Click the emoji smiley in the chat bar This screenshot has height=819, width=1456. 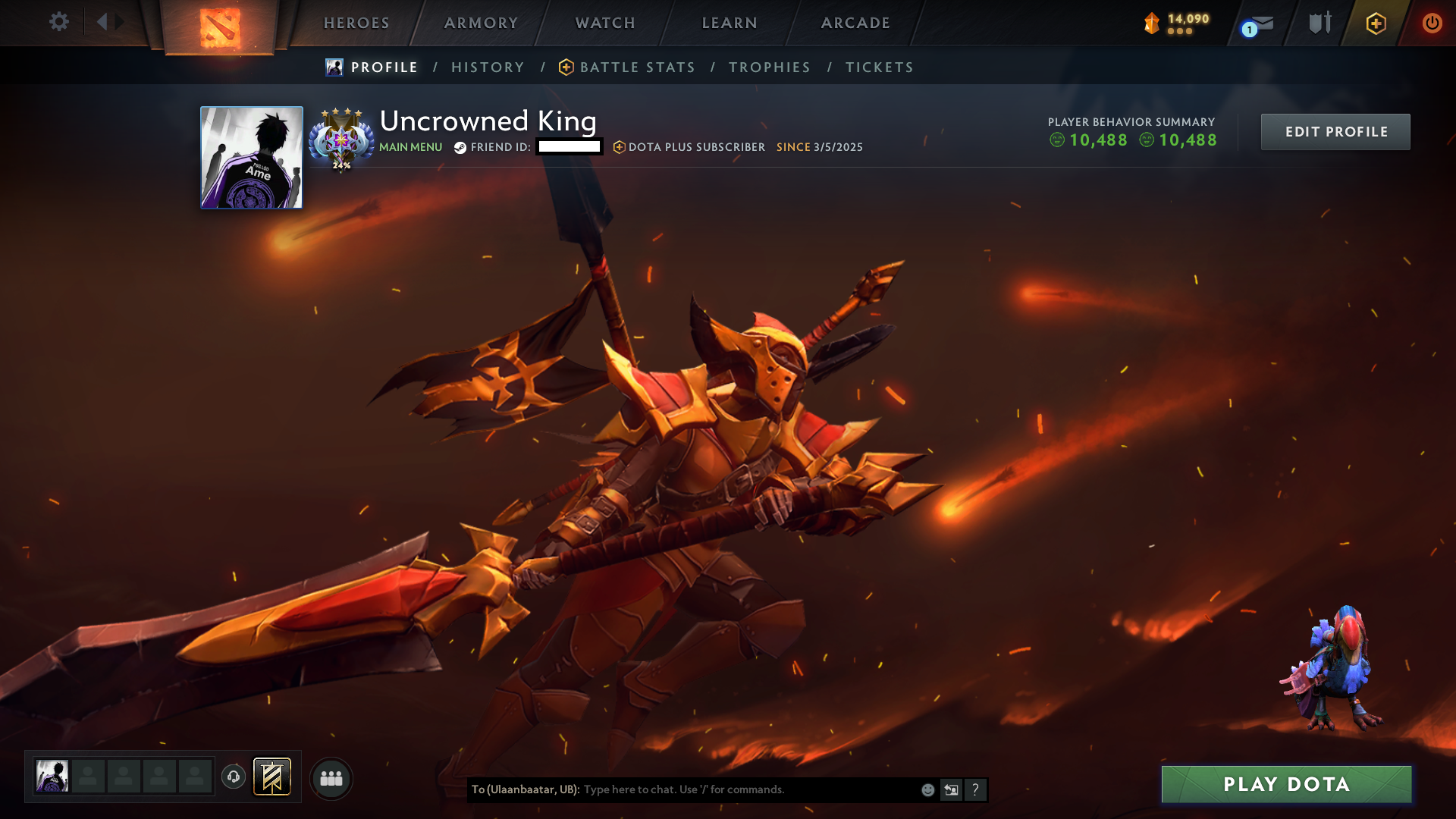click(x=927, y=789)
